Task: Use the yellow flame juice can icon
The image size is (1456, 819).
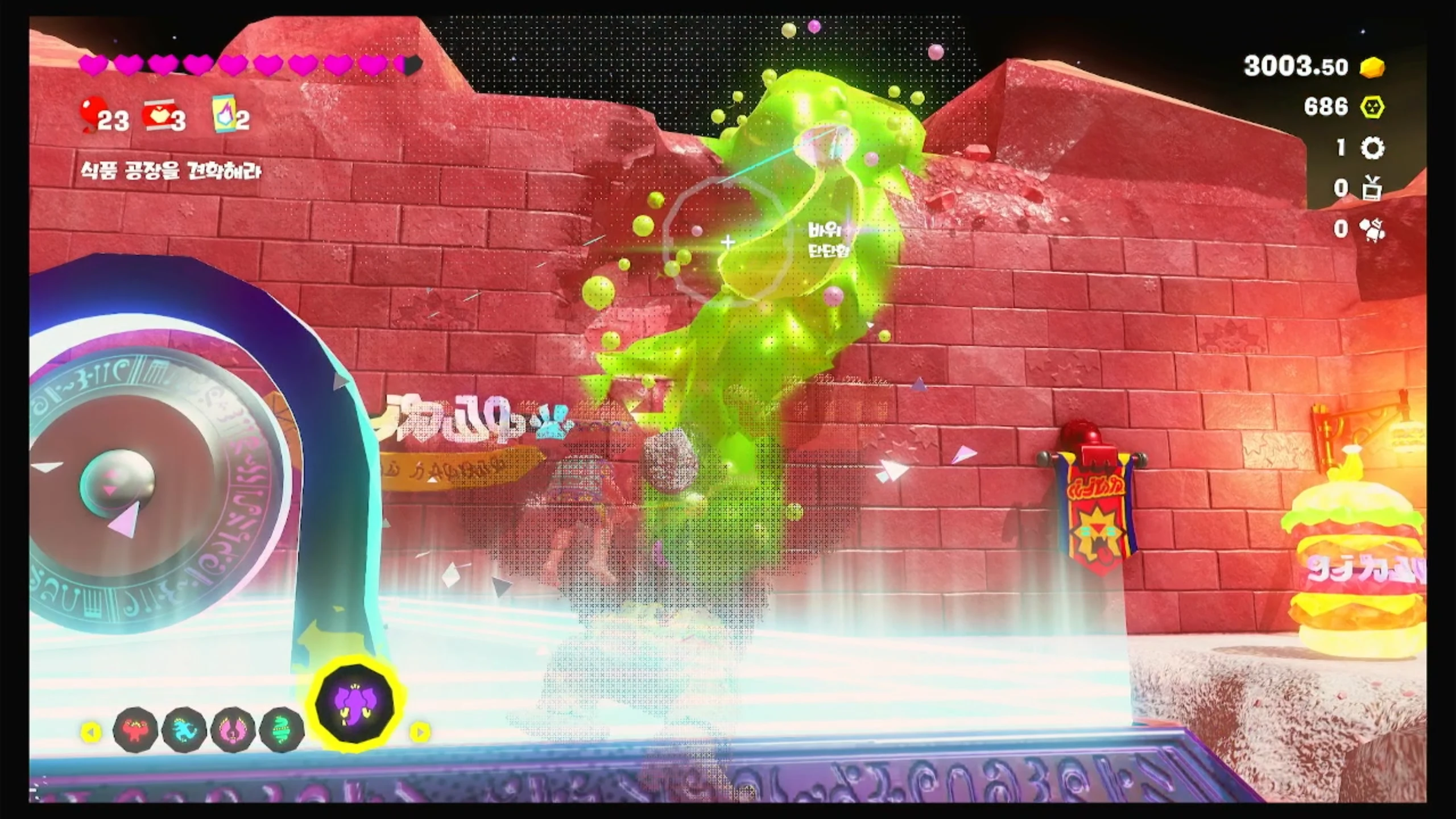Action: point(223,114)
